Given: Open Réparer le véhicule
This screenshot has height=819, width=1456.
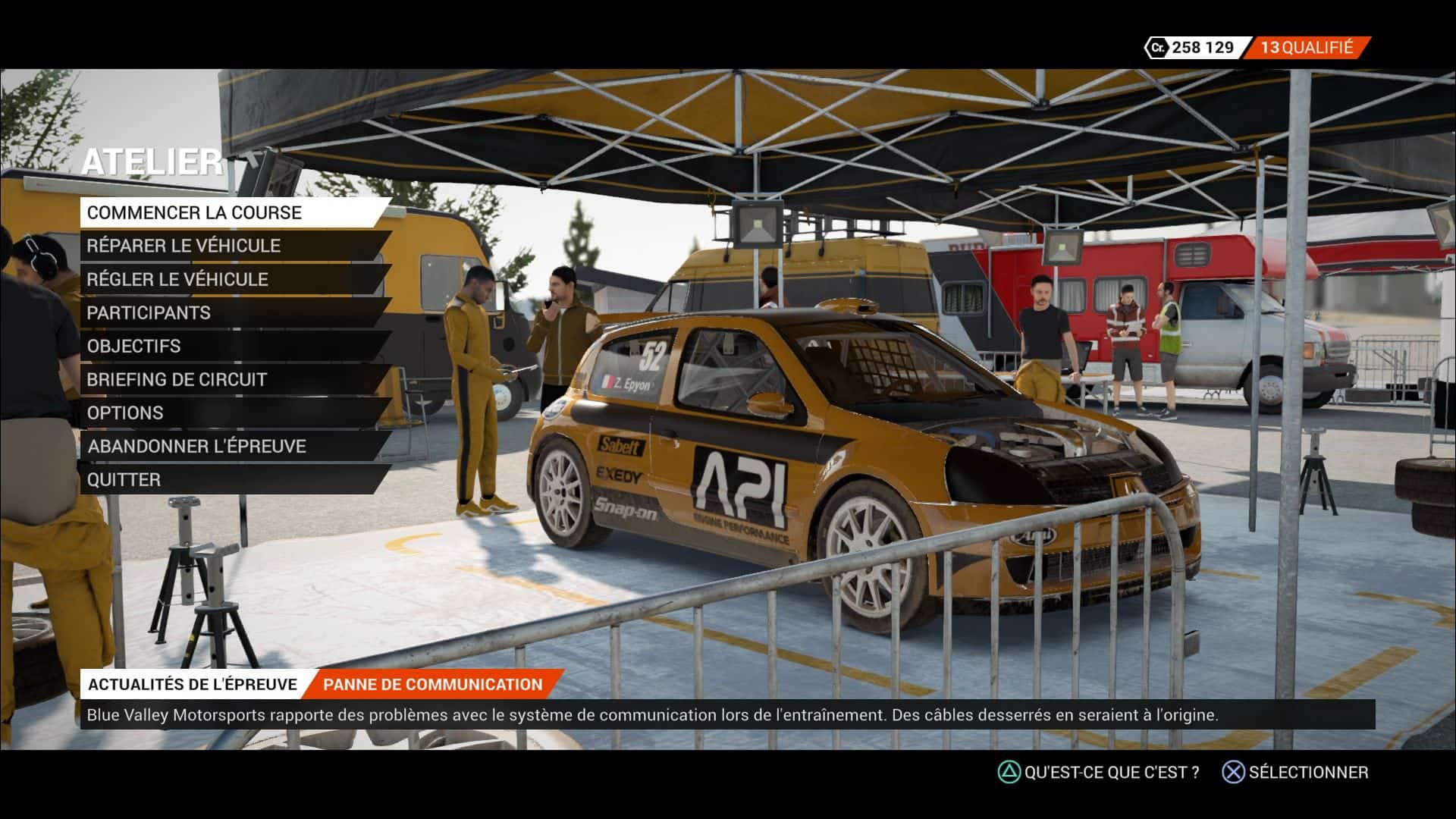Looking at the screenshot, I should 184,246.
